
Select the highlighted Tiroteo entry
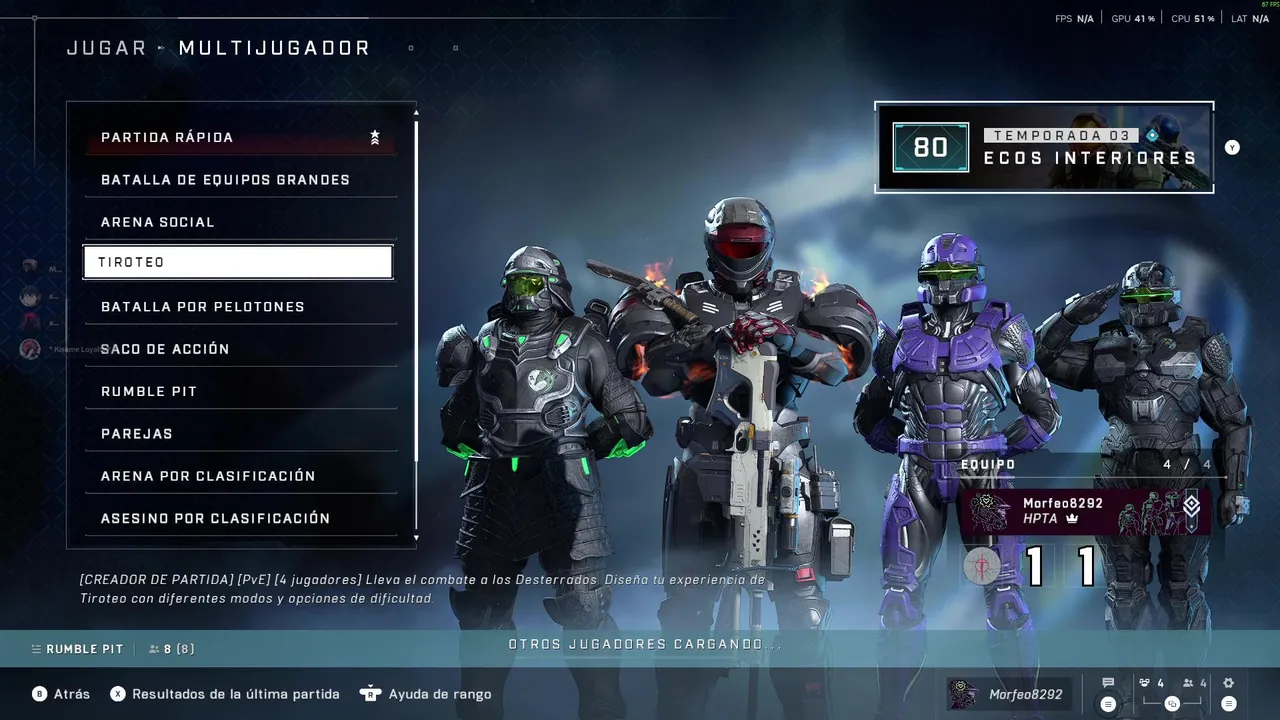(238, 262)
